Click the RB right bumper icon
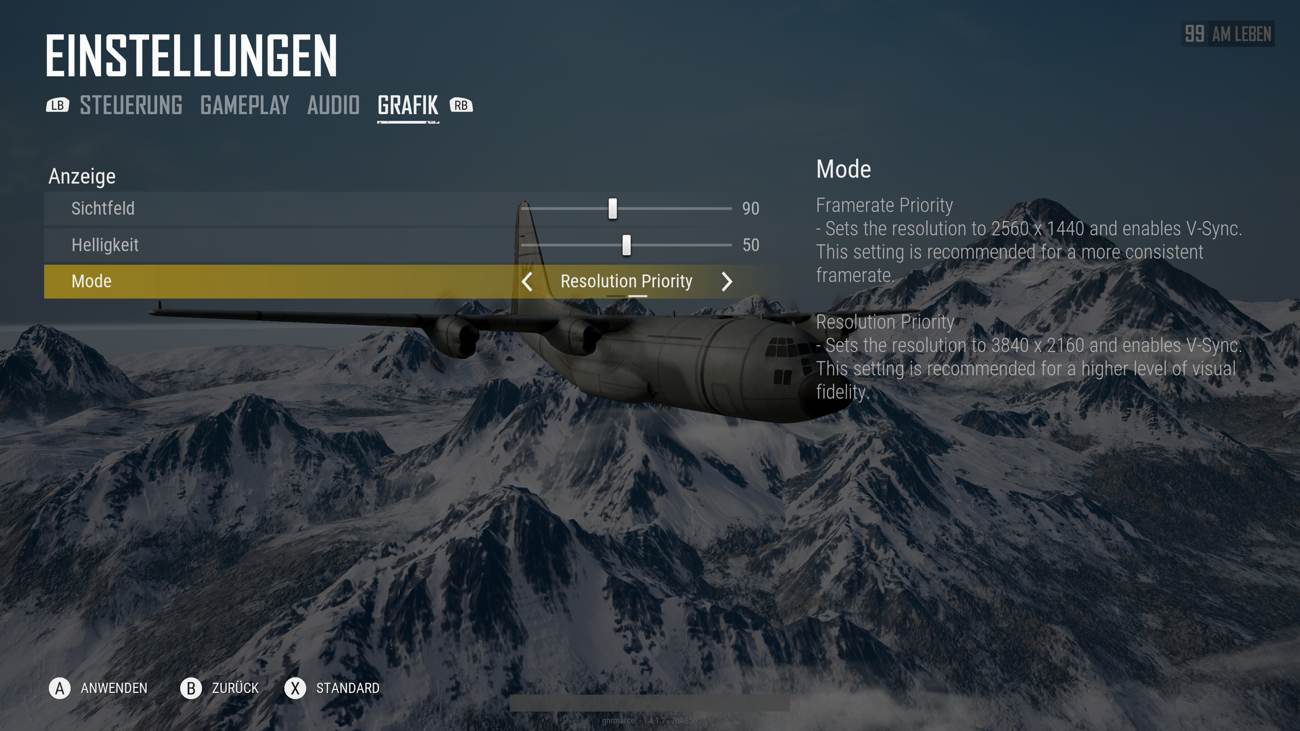Image resolution: width=1300 pixels, height=731 pixels. coord(461,104)
